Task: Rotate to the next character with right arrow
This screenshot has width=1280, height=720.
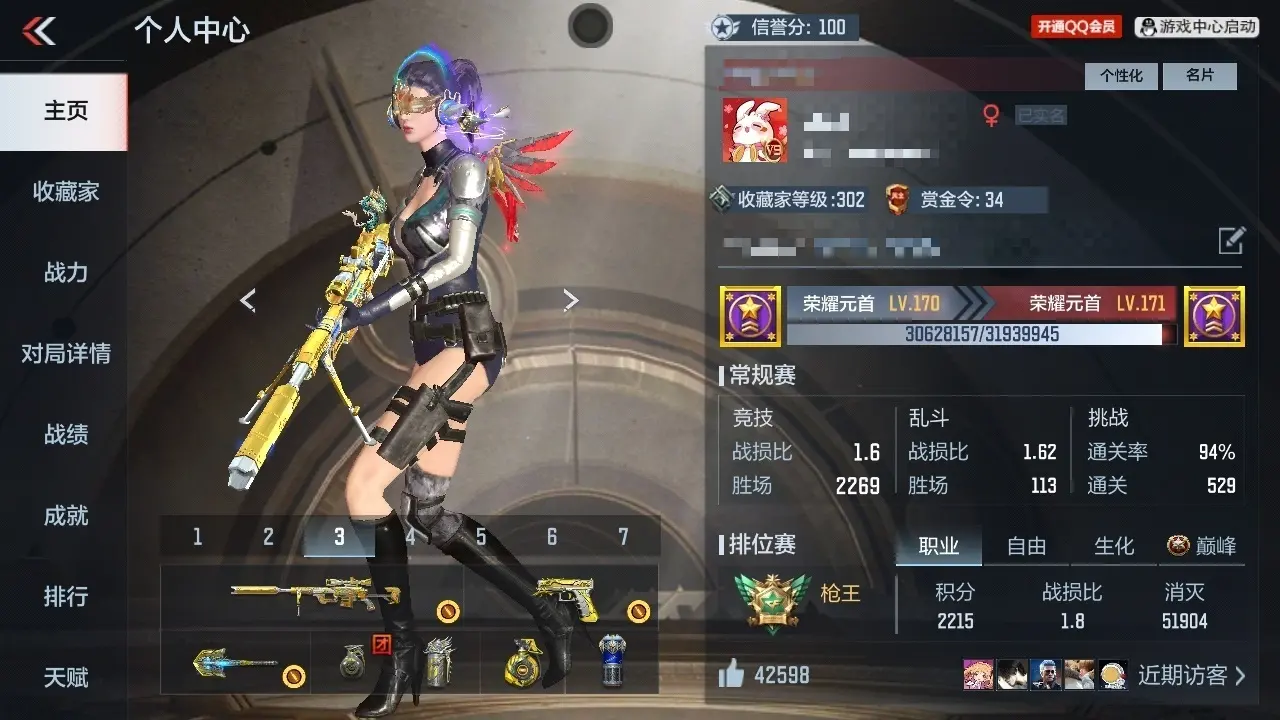Action: (570, 300)
